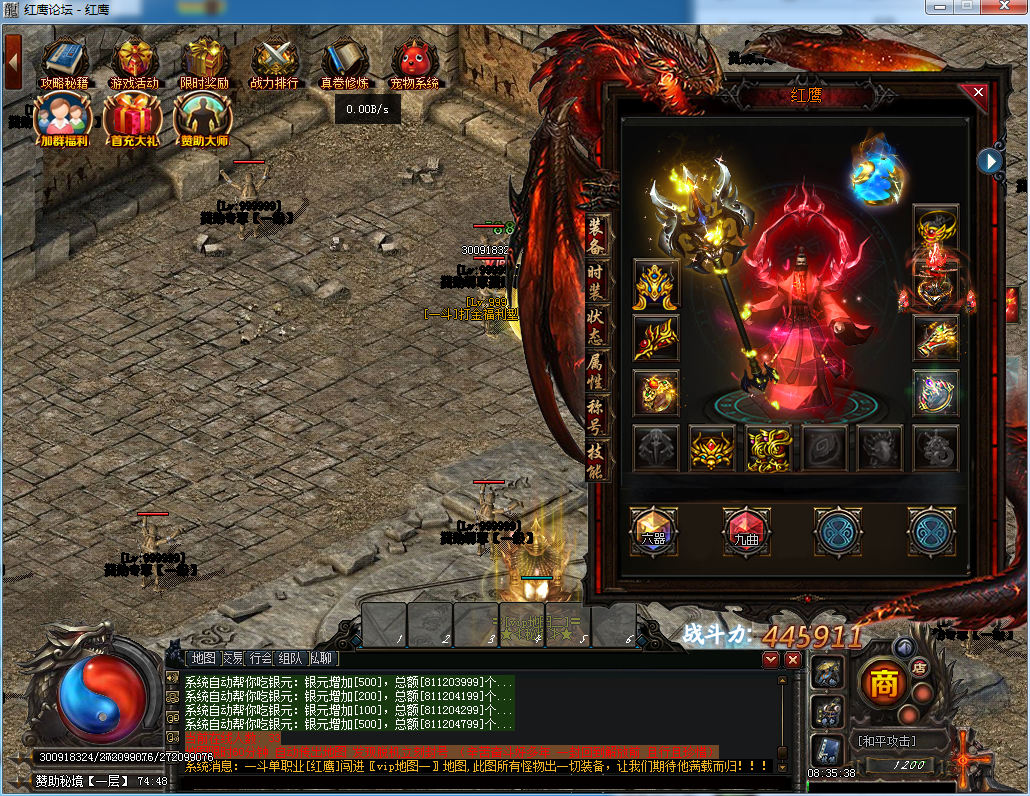The width and height of the screenshot is (1030, 796).
Task: Close the 红鹰 character panel
Action: [978, 92]
